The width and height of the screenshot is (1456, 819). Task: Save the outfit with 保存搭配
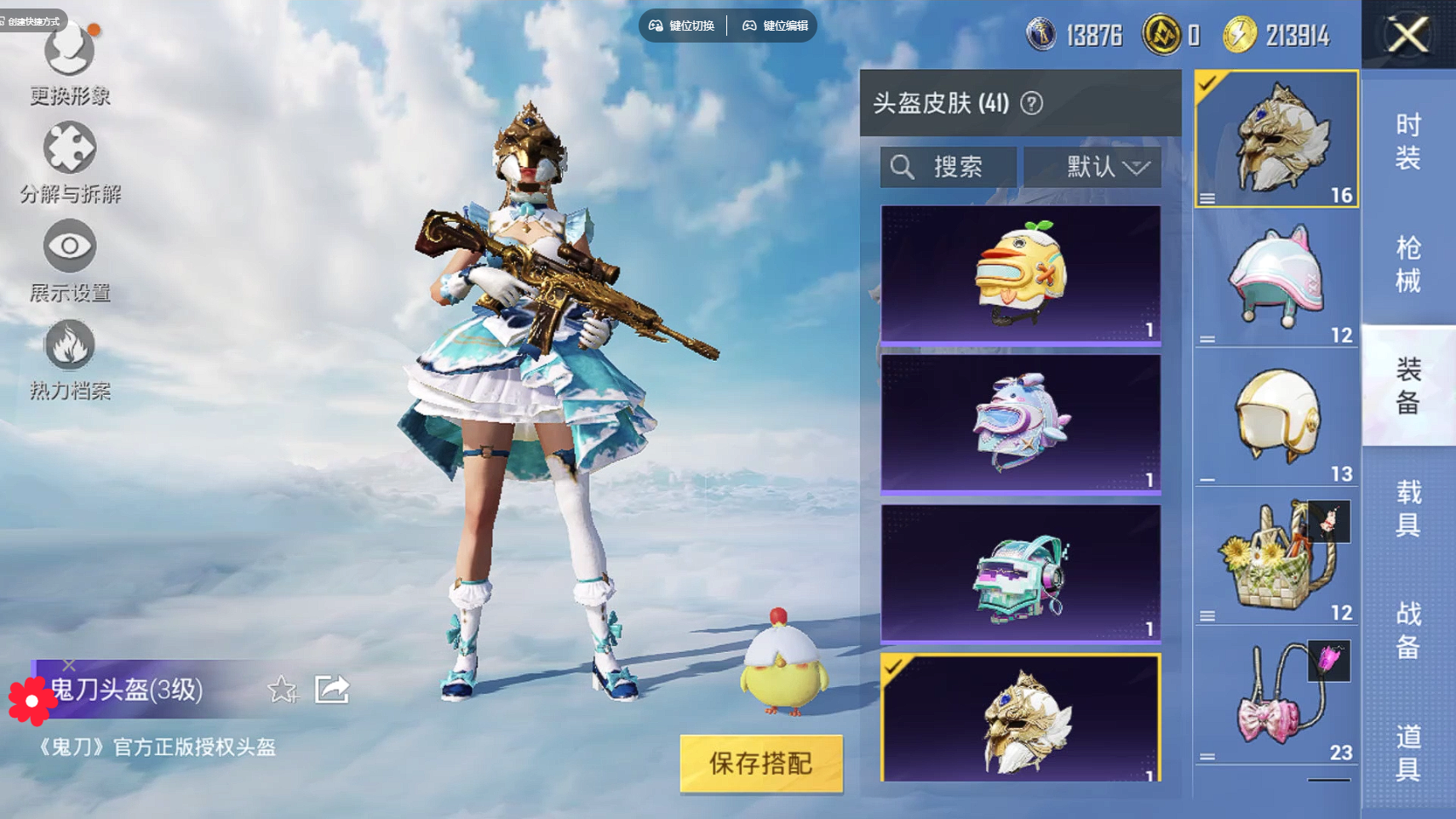760,763
